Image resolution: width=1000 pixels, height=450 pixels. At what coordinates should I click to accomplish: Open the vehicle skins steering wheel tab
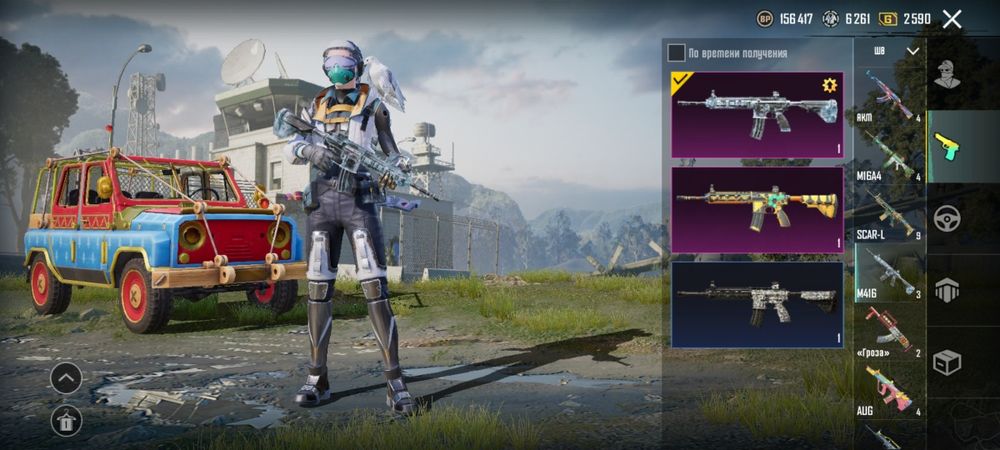[x=947, y=218]
